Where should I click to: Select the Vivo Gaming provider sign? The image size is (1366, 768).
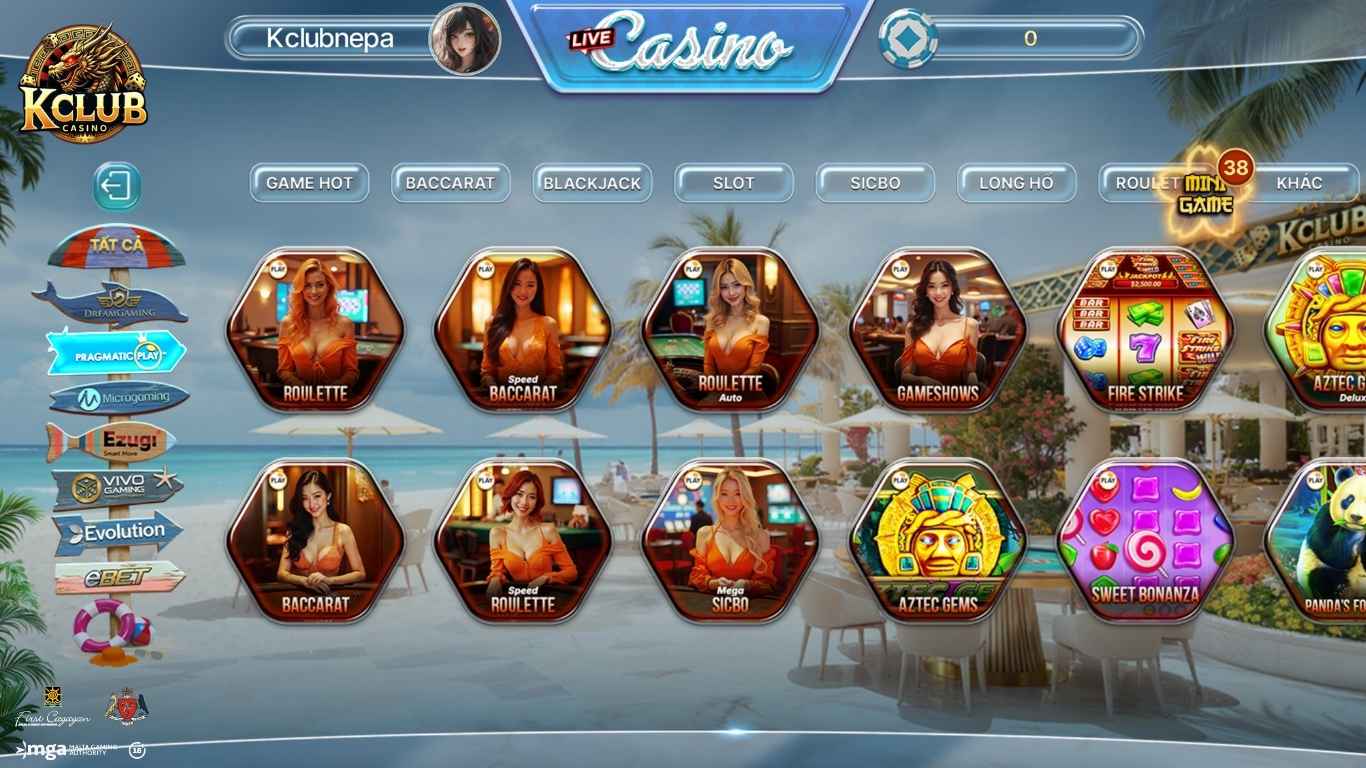118,486
